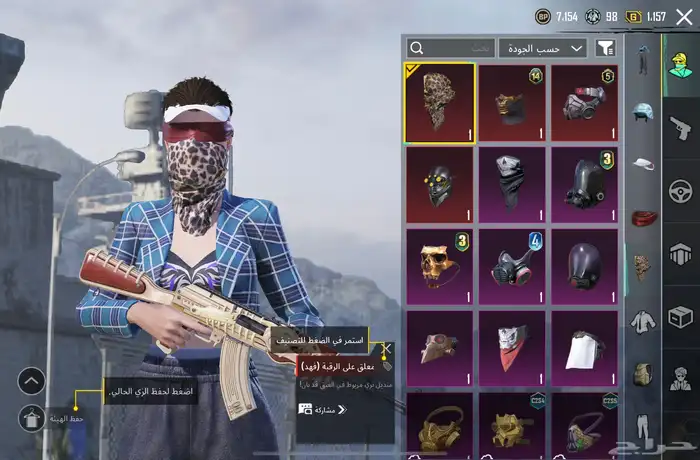Switch to the character outfit tab

(x=680, y=62)
